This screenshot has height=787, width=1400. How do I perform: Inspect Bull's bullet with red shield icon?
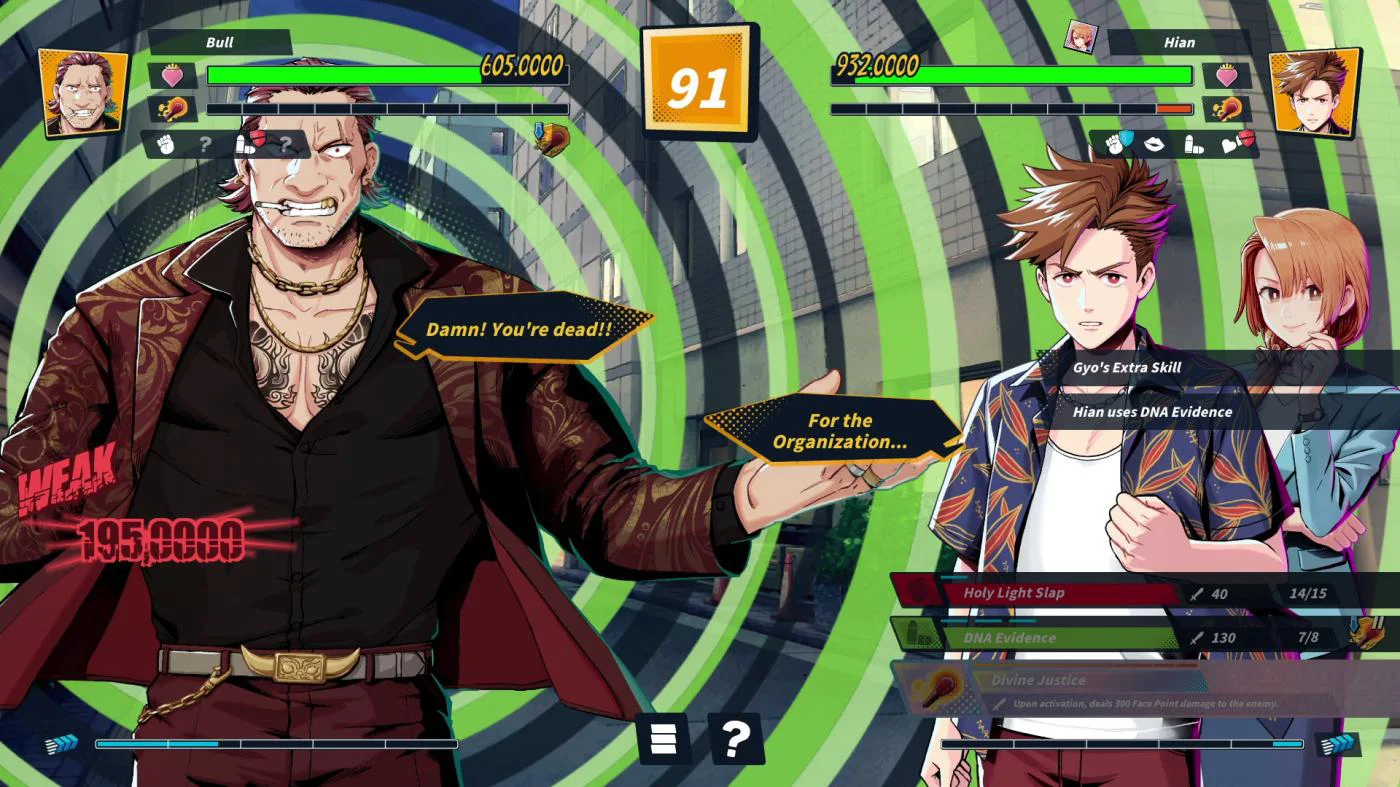(251, 144)
